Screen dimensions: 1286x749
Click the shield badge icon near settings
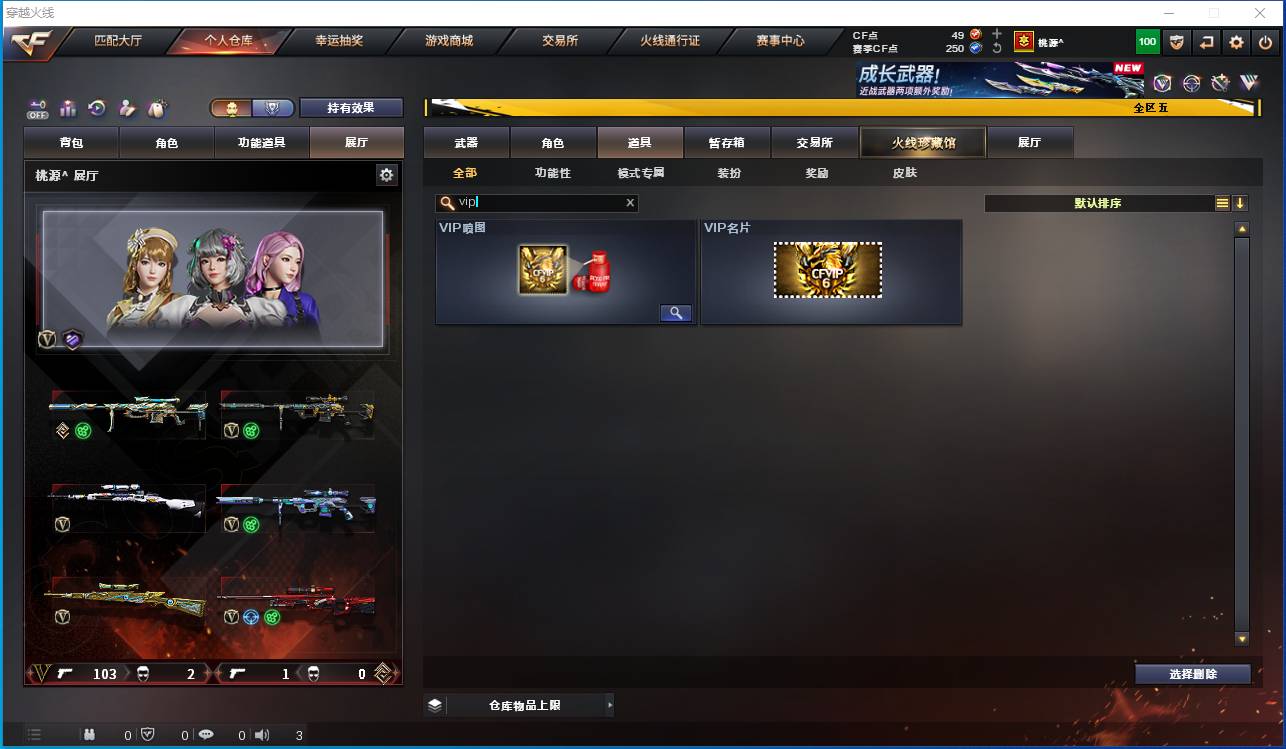coord(1177,42)
